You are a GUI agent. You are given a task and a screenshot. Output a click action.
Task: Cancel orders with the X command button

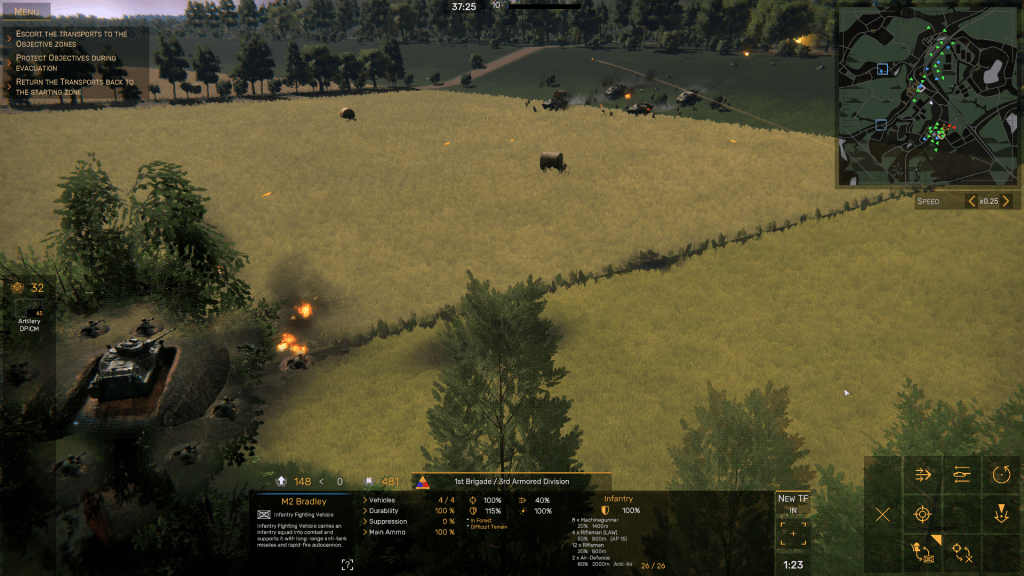883,514
